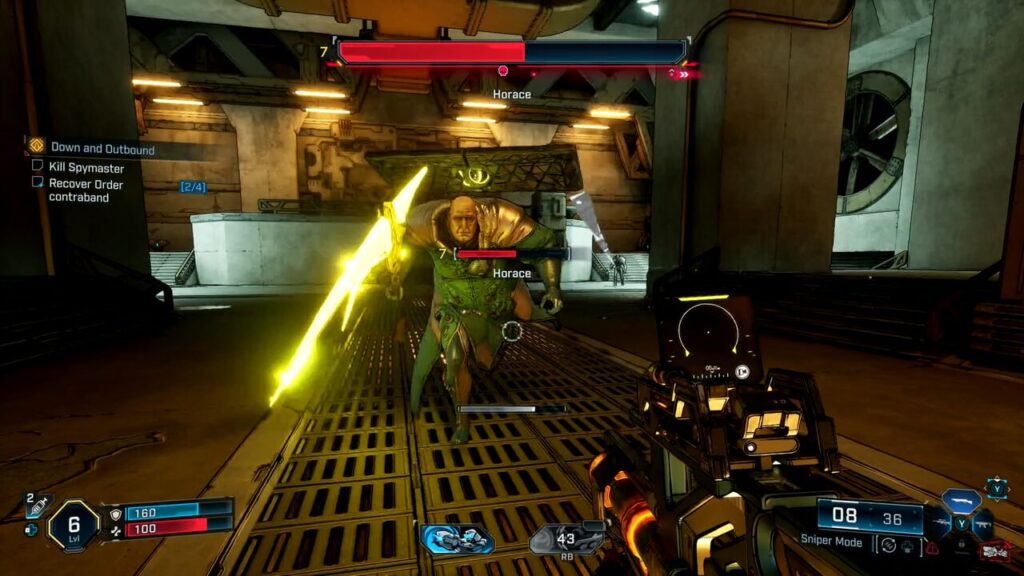
Task: Select the Recover Order contraband objective
Action: (x=78, y=190)
